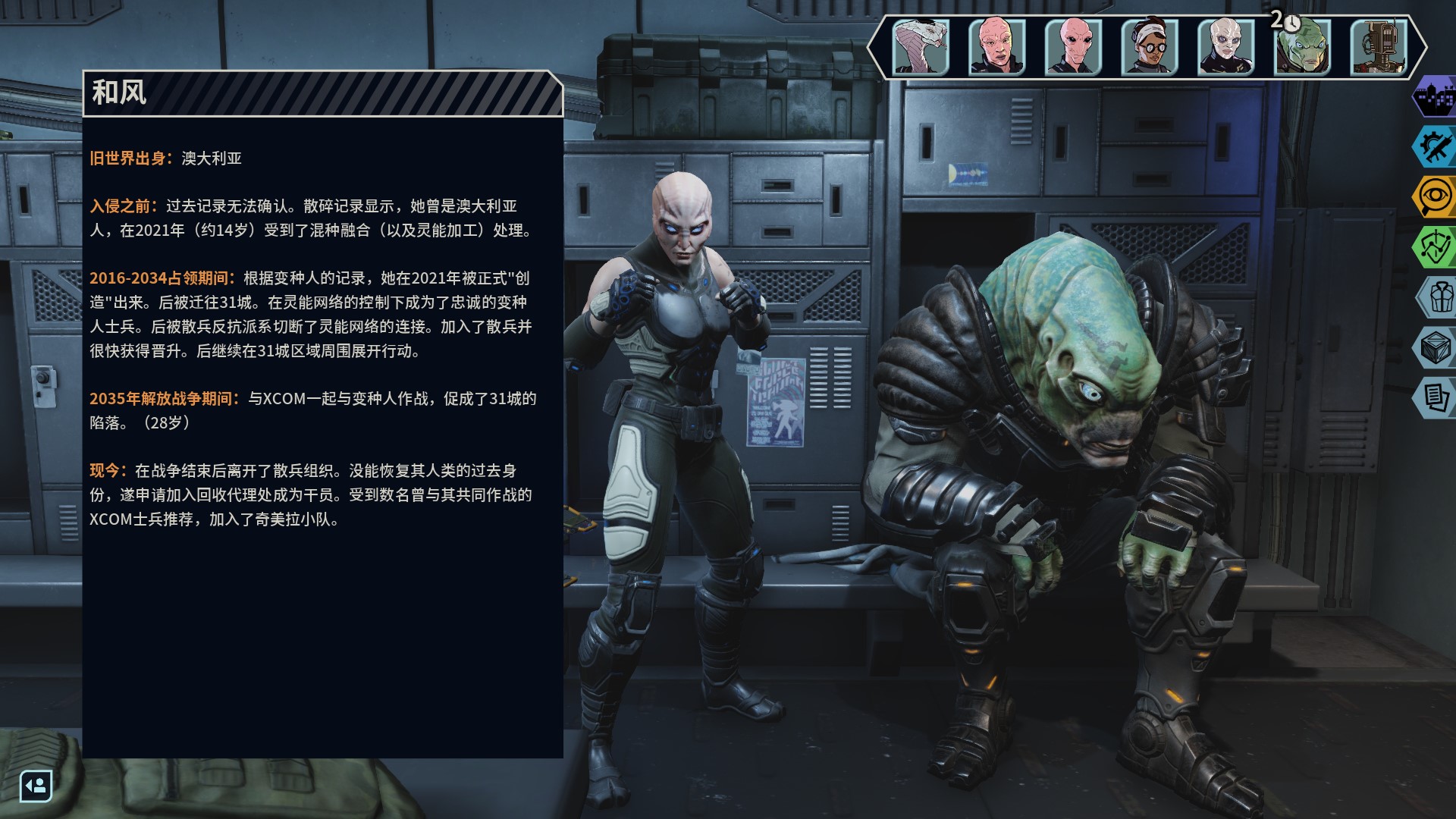Choose the green Muton agent portrait
Screen dimensions: 1456x819
click(1302, 47)
